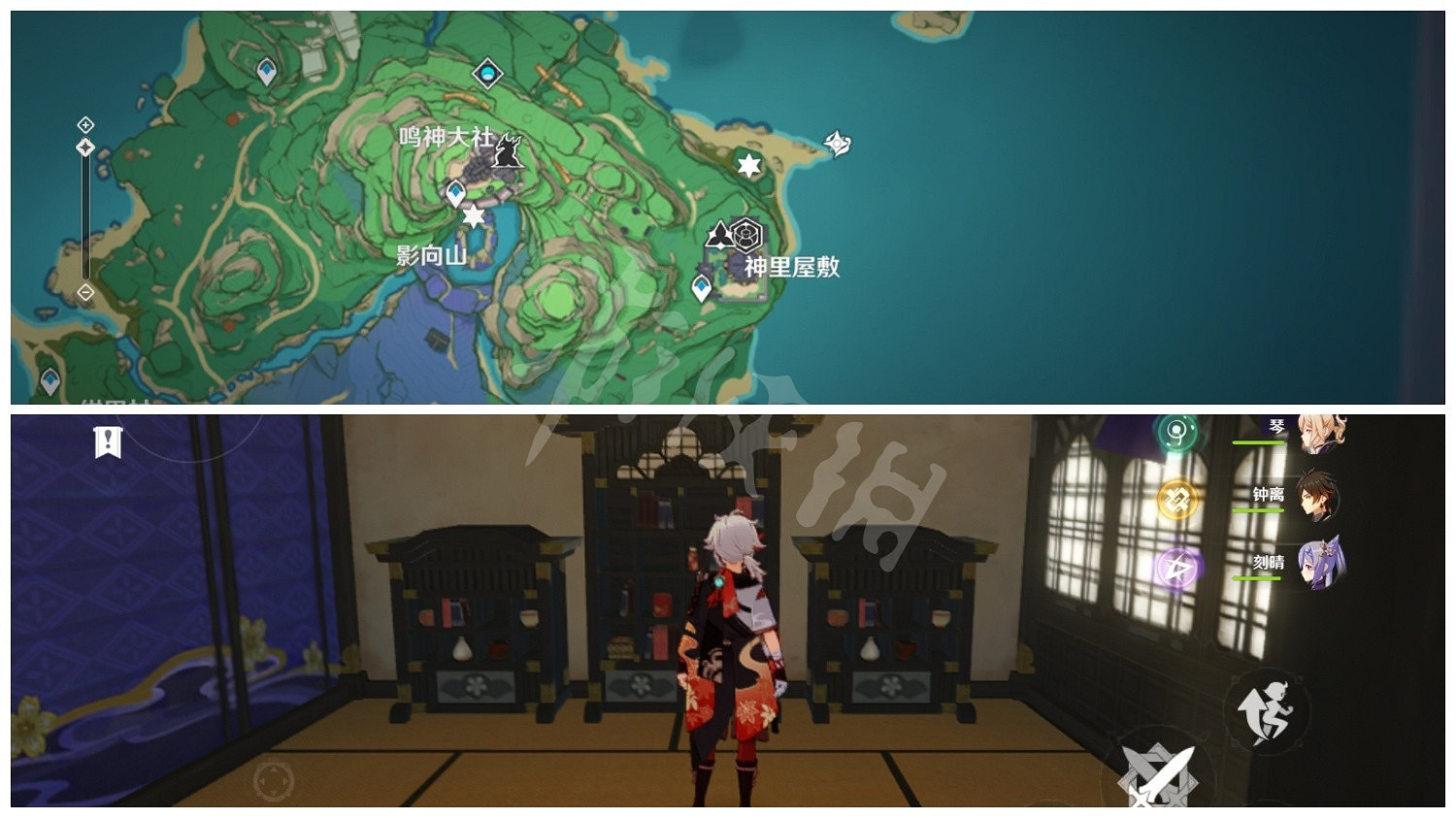Image resolution: width=1456 pixels, height=818 pixels.
Task: Click the star marker near 影向山
Action: (x=473, y=217)
